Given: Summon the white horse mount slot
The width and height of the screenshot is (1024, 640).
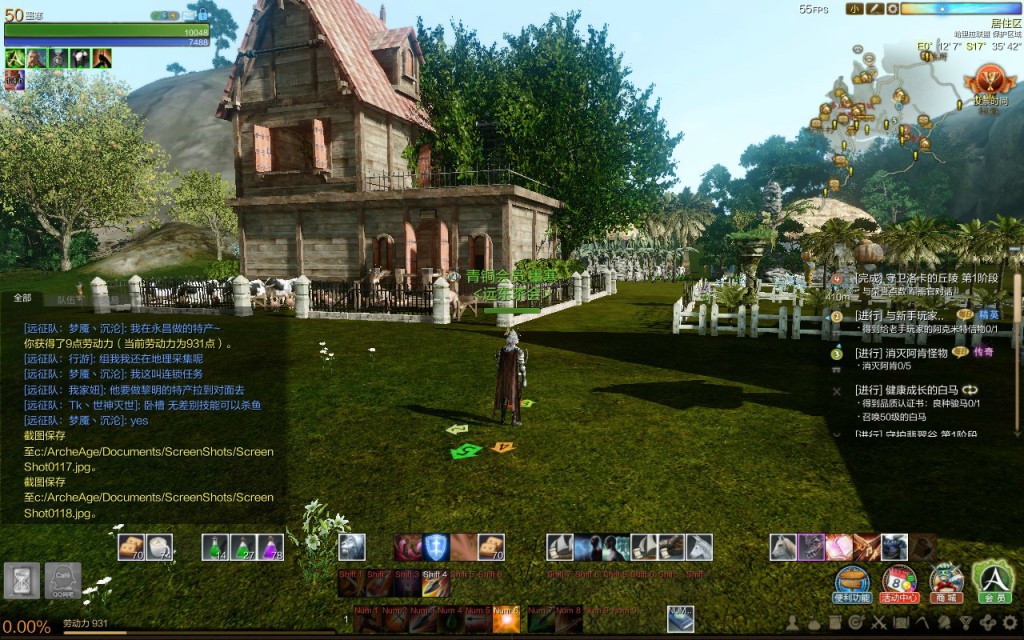Looking at the screenshot, I should point(699,546).
